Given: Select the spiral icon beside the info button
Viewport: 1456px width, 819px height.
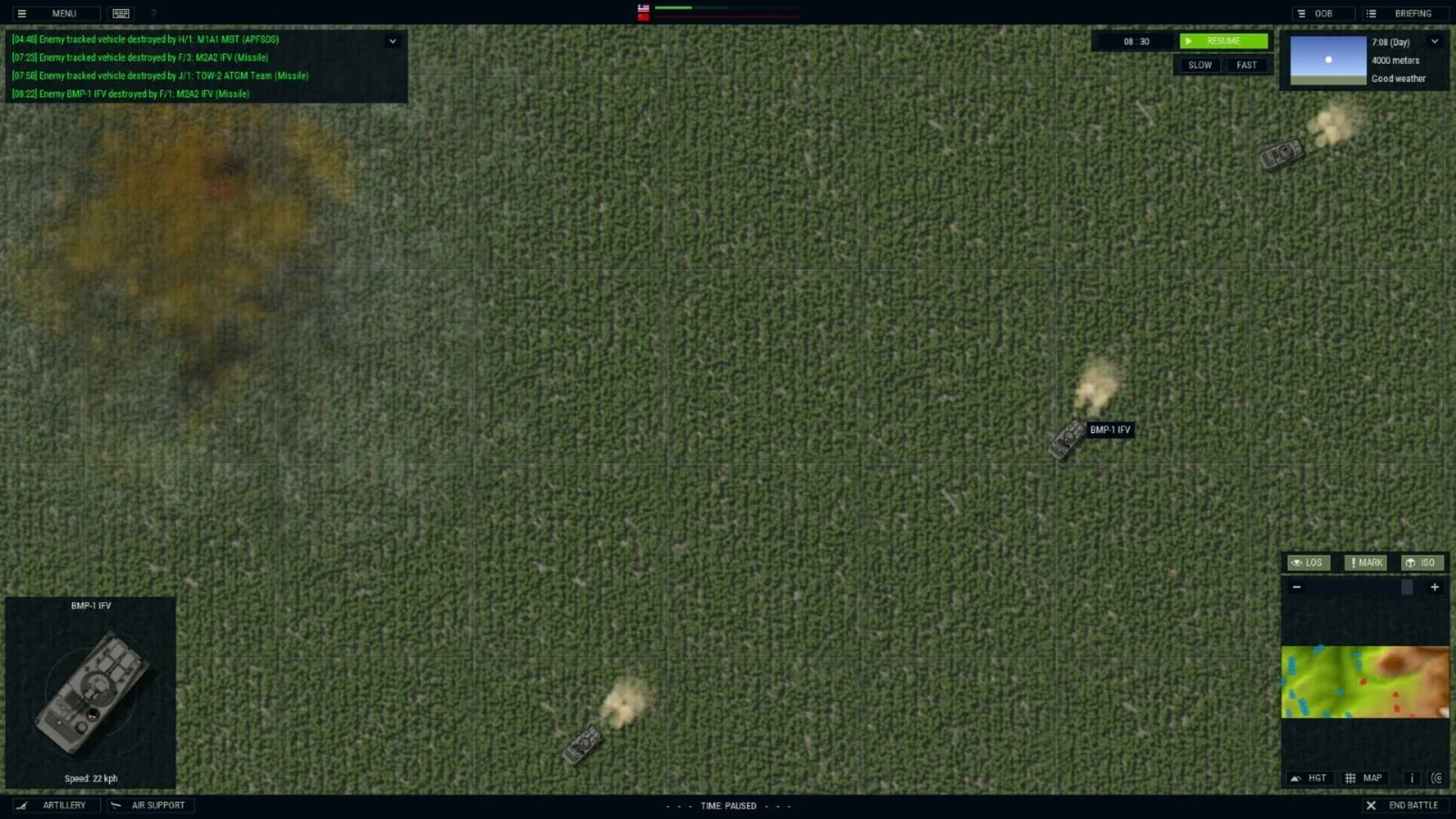Looking at the screenshot, I should [1437, 778].
